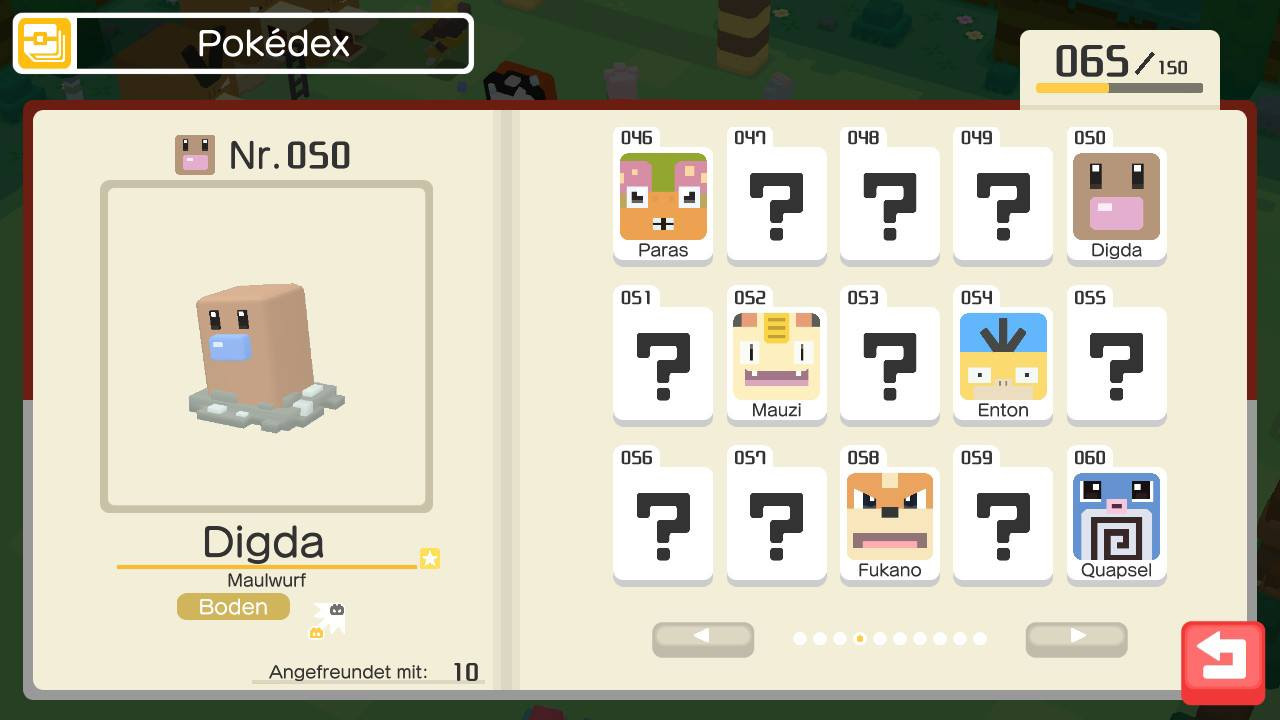Select the fifth page indicator dot

point(860,638)
